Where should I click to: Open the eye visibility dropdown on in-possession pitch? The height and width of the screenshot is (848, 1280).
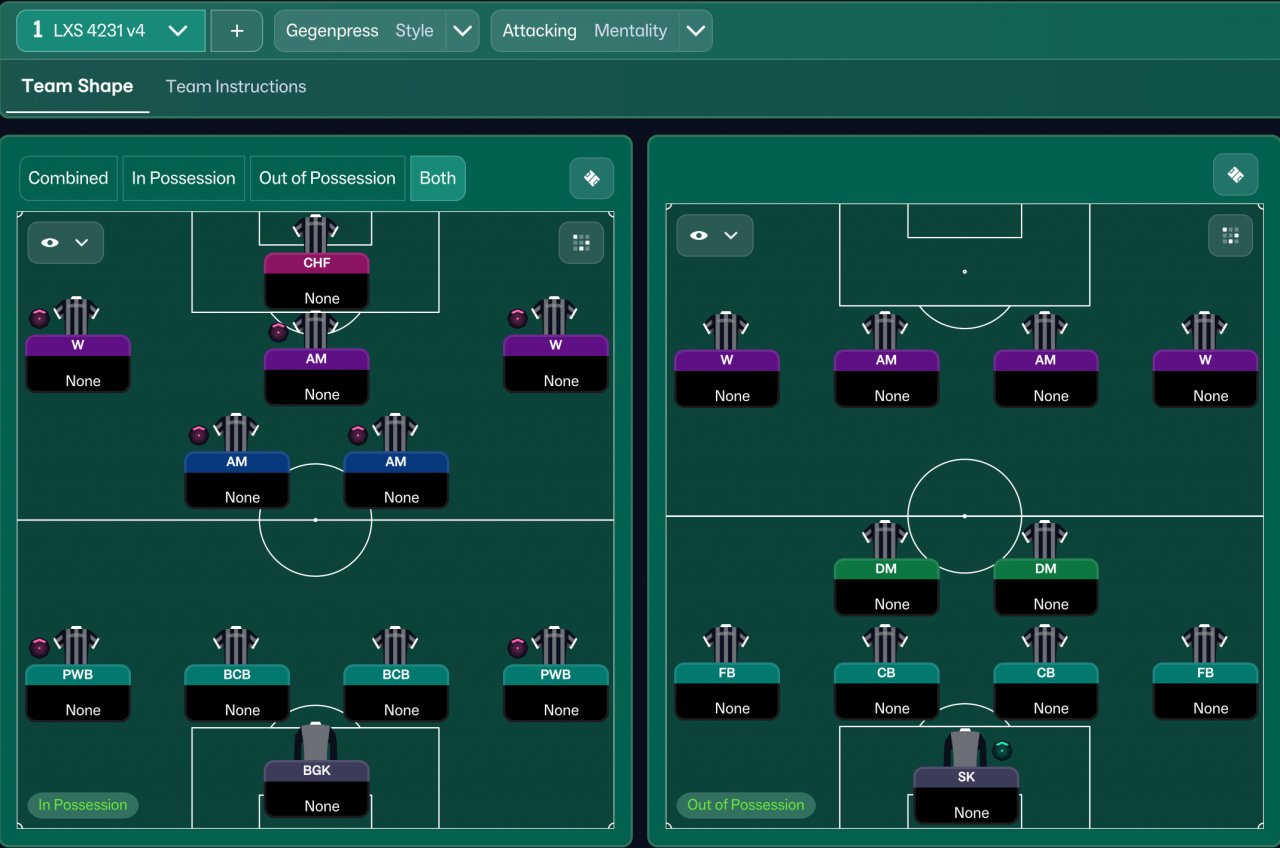click(65, 243)
